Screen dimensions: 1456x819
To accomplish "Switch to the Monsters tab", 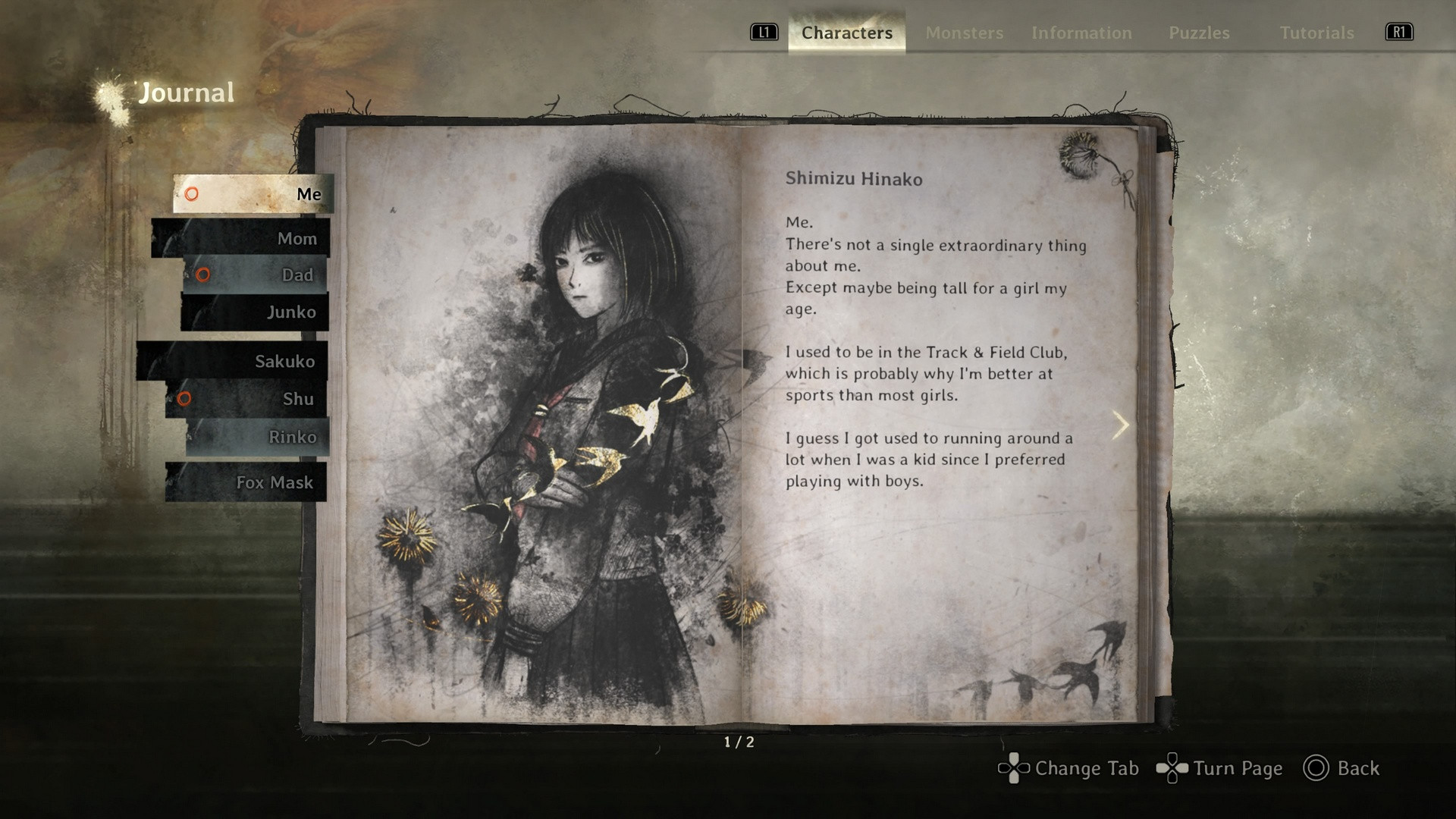I will 964,33.
